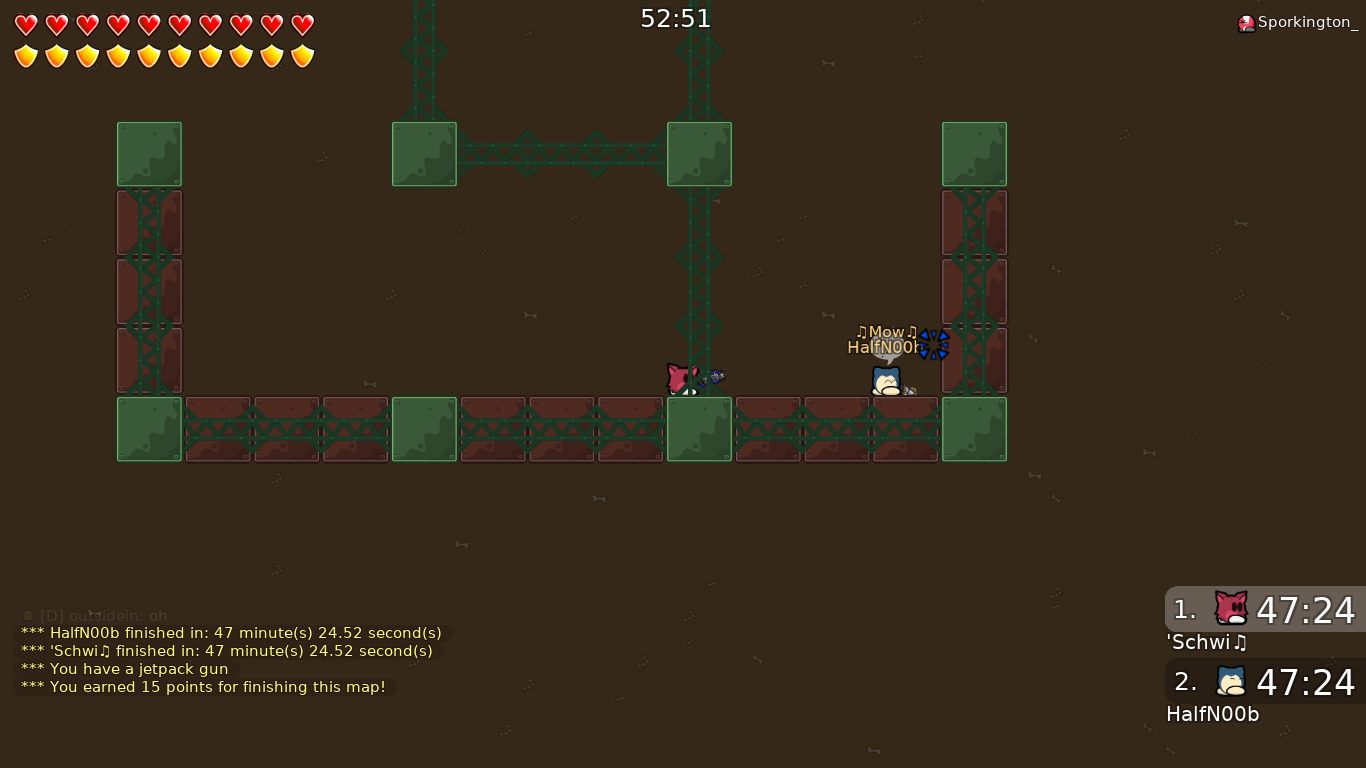The height and width of the screenshot is (768, 1366).
Task: Click the Mow speech bubble
Action: pos(886,331)
